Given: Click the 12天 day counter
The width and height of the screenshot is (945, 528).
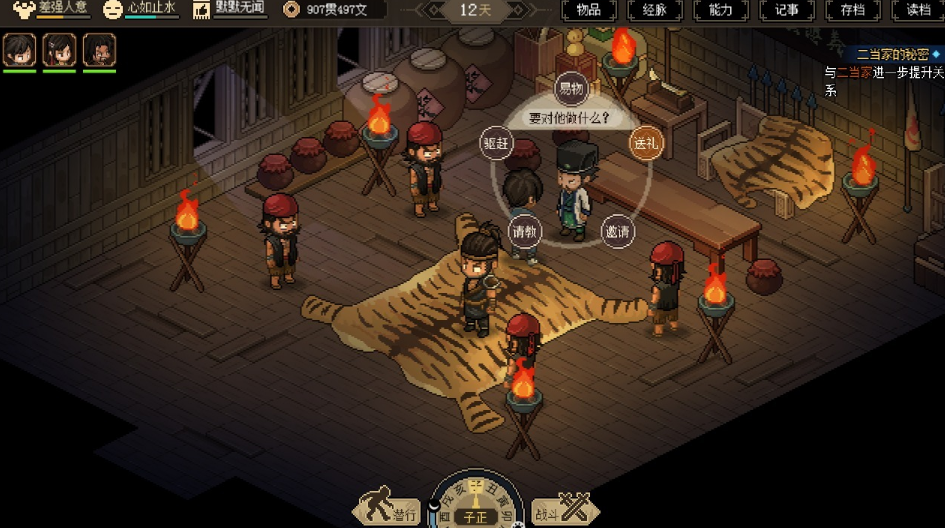Looking at the screenshot, I should (475, 10).
